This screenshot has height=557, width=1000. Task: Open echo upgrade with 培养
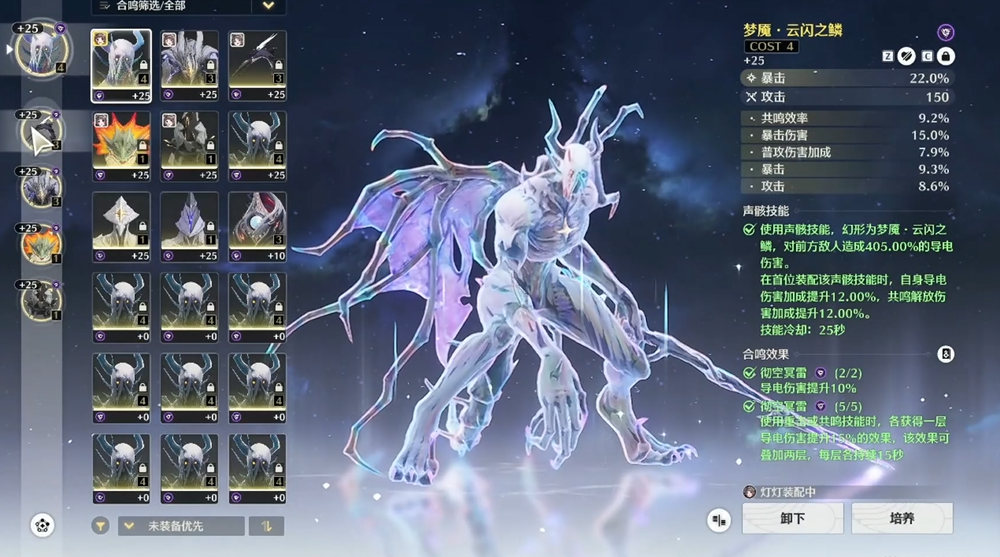901,518
